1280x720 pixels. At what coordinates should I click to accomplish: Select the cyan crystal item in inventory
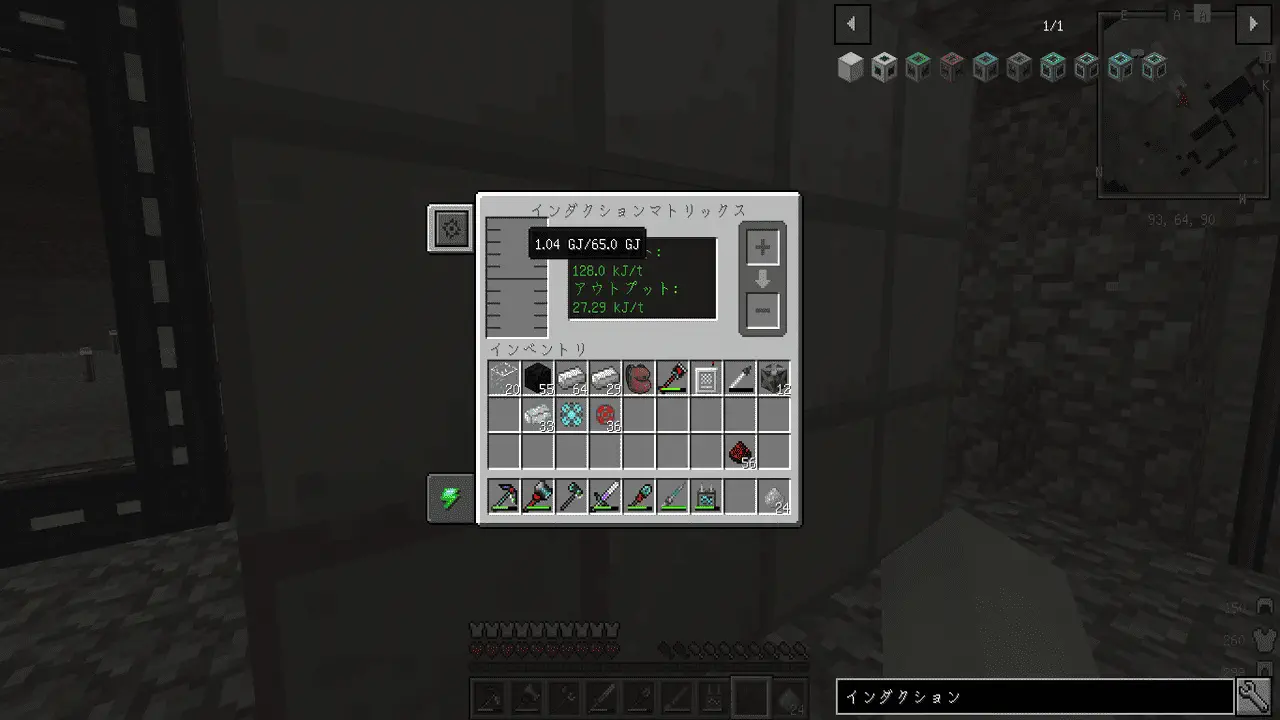(x=572, y=415)
